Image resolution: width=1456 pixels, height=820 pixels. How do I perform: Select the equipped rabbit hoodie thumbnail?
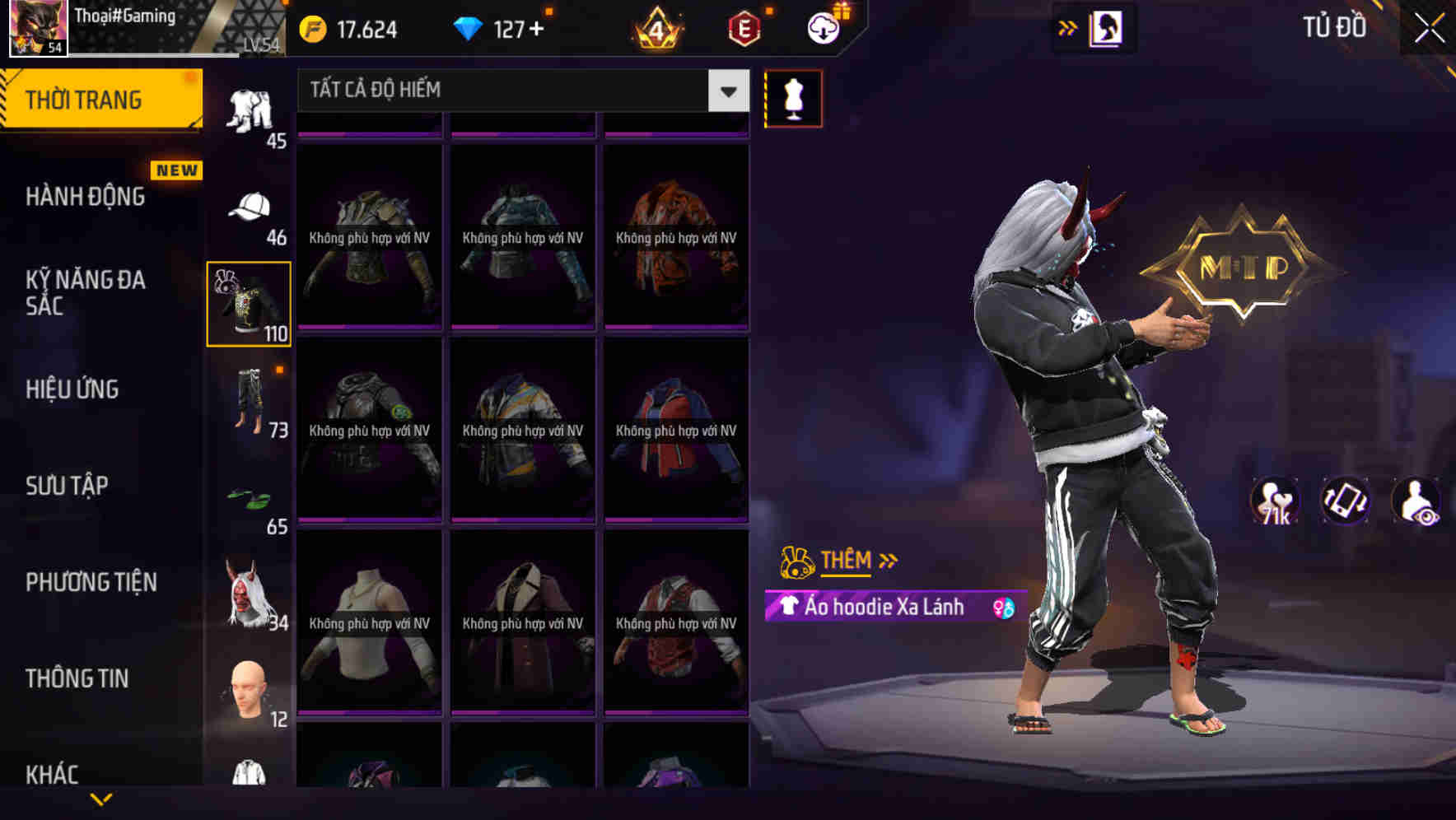[x=248, y=302]
